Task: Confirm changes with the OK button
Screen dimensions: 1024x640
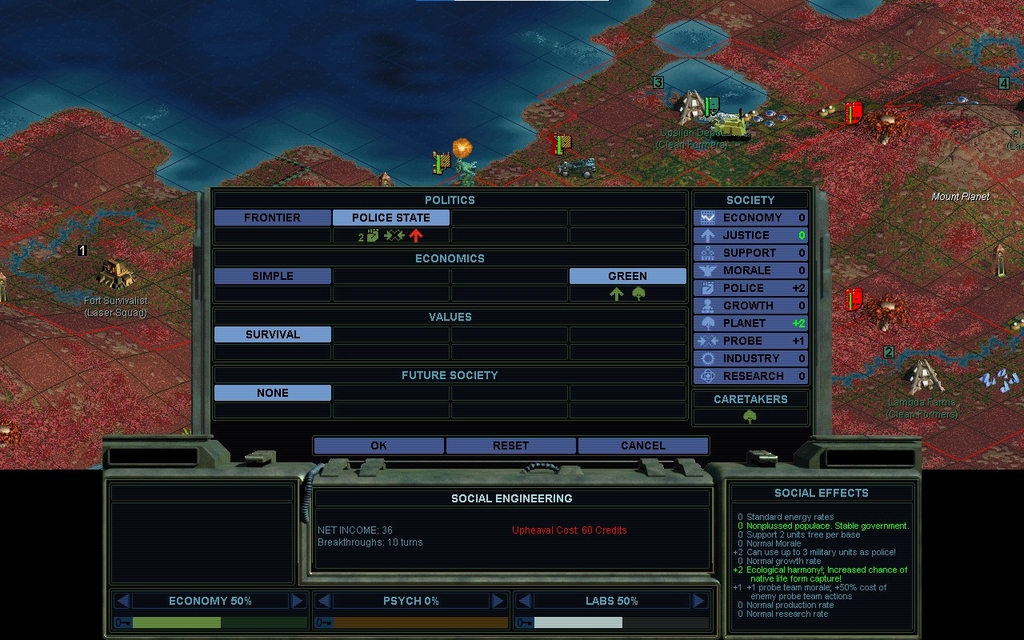Action: (378, 446)
